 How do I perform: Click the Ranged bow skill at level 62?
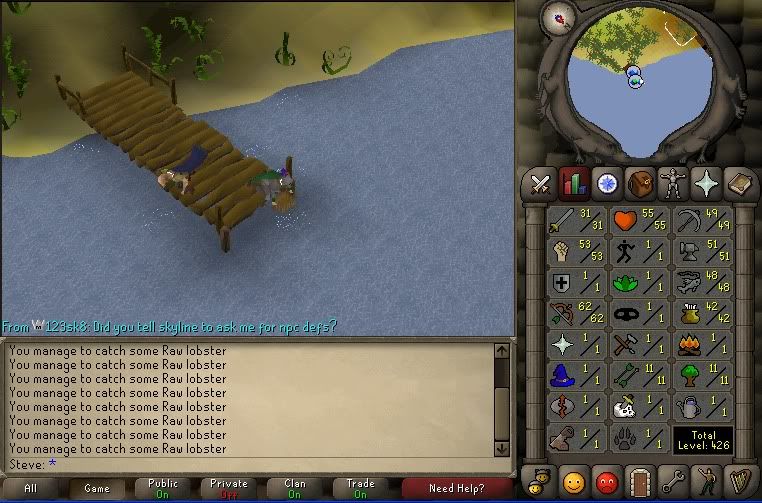point(575,314)
